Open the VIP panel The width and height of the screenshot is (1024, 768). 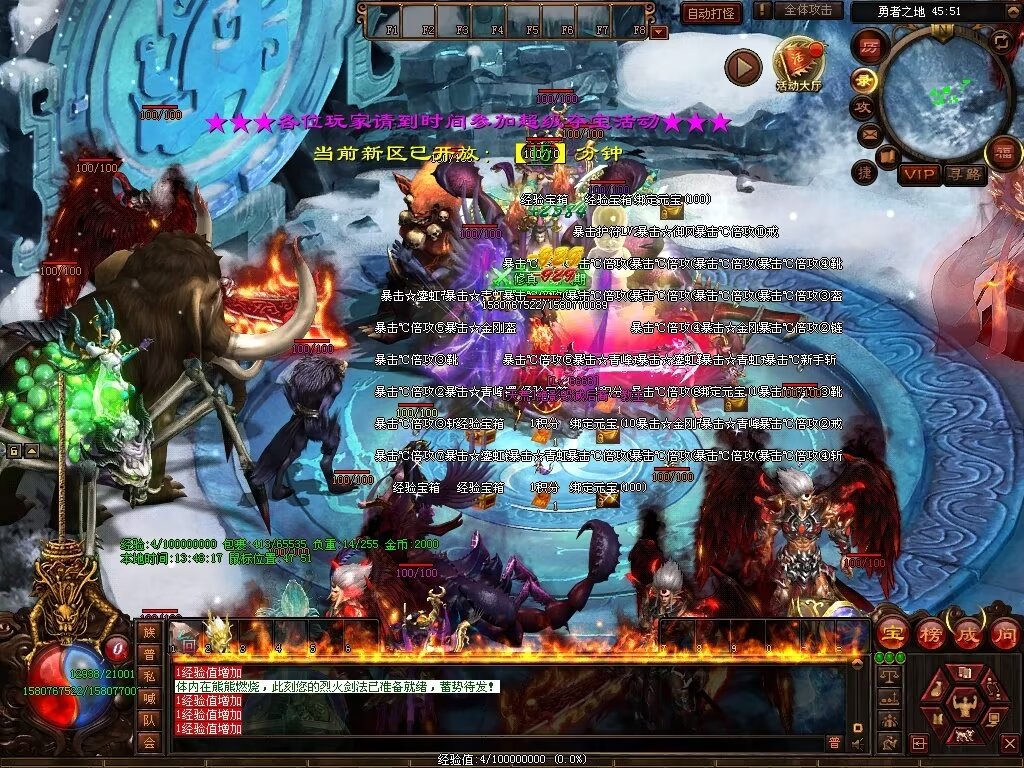click(x=918, y=175)
